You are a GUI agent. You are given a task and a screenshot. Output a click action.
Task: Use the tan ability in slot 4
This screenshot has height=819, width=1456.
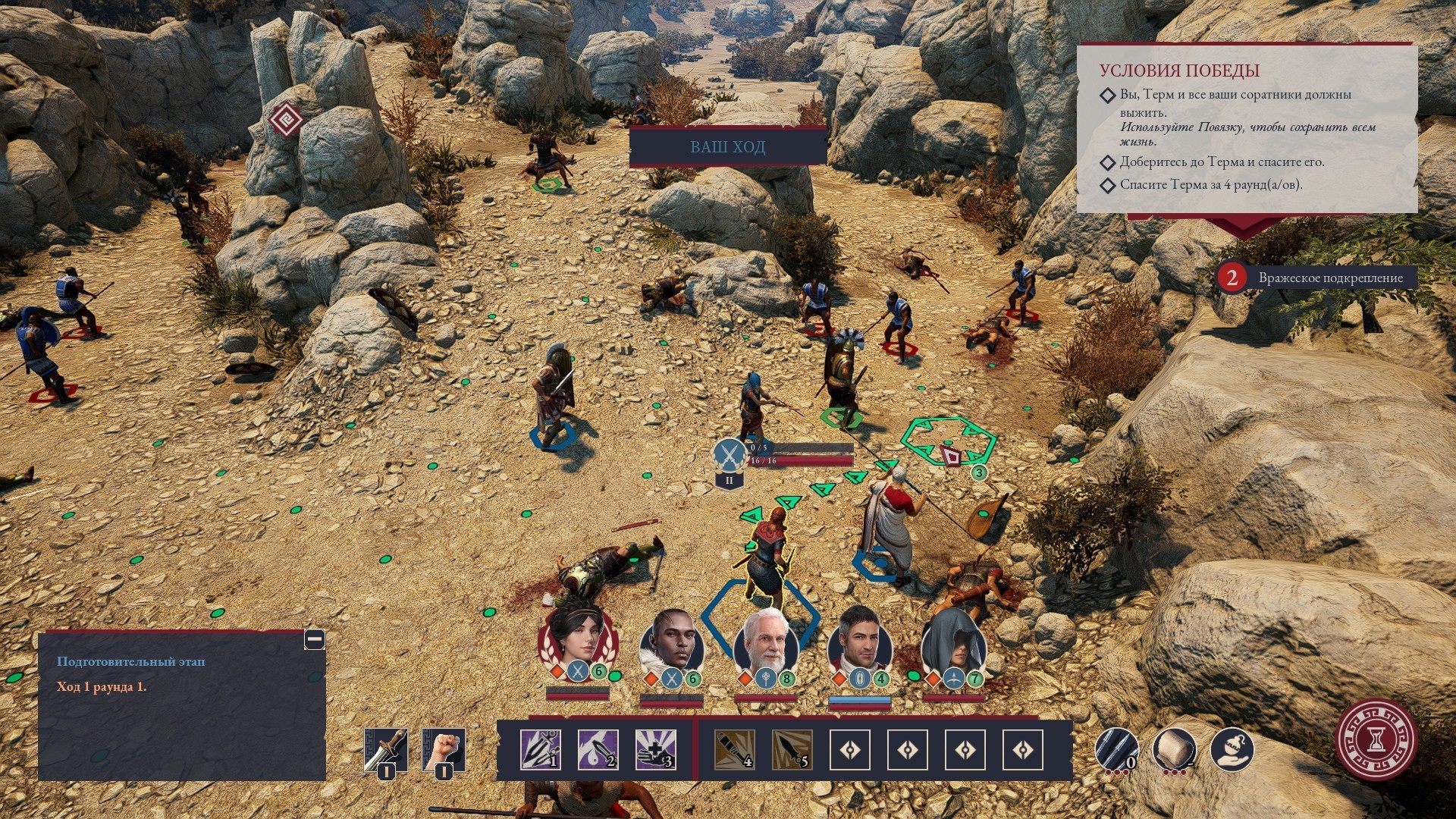[735, 750]
